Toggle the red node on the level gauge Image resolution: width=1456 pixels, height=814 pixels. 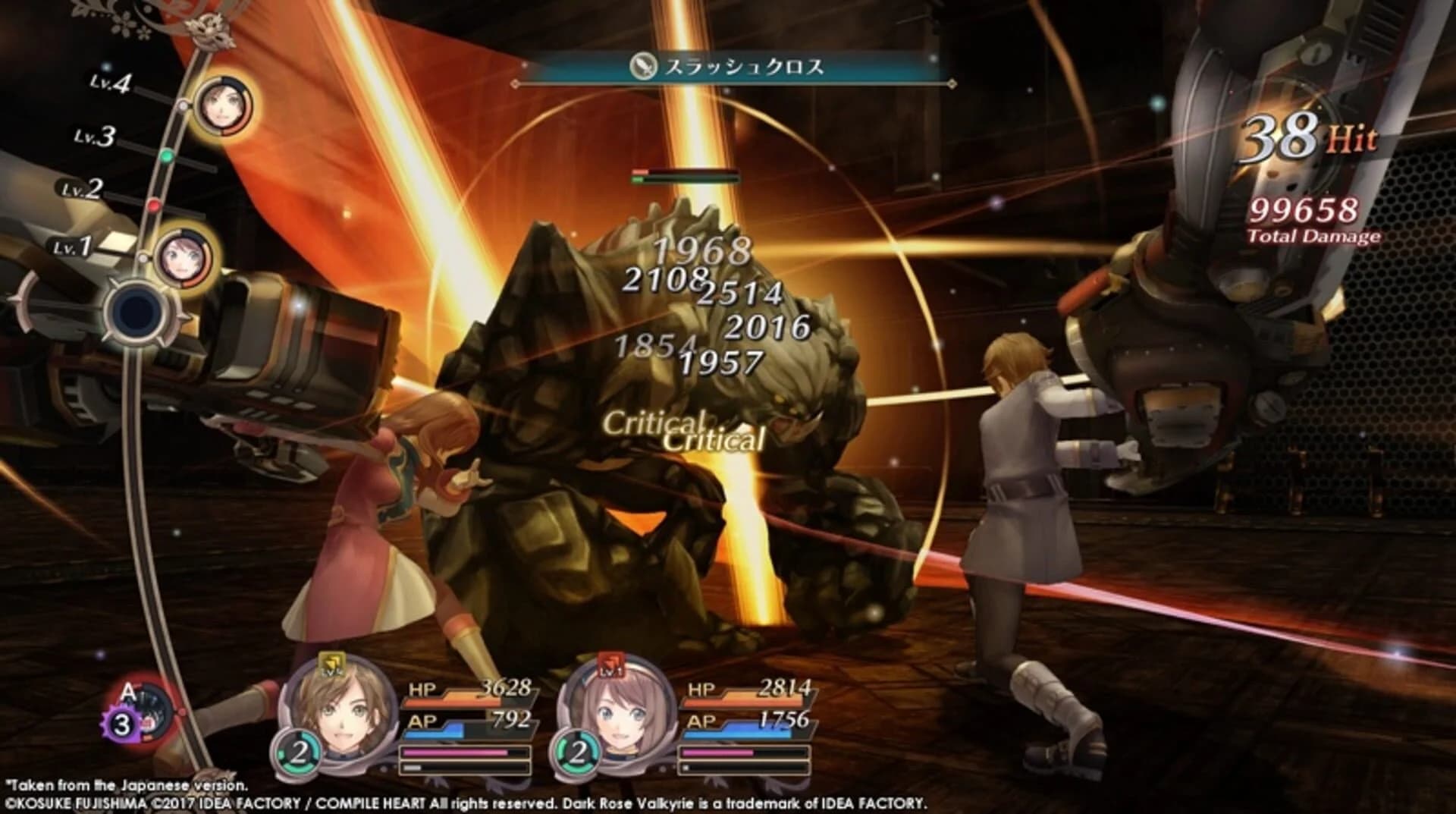click(x=153, y=204)
